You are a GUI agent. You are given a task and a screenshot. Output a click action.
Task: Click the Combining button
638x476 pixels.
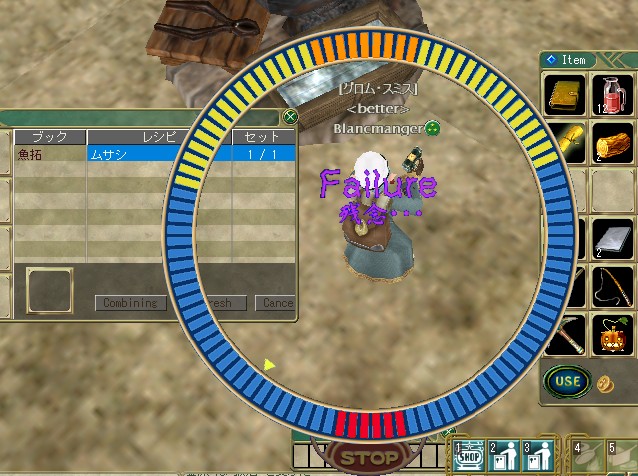click(130, 303)
